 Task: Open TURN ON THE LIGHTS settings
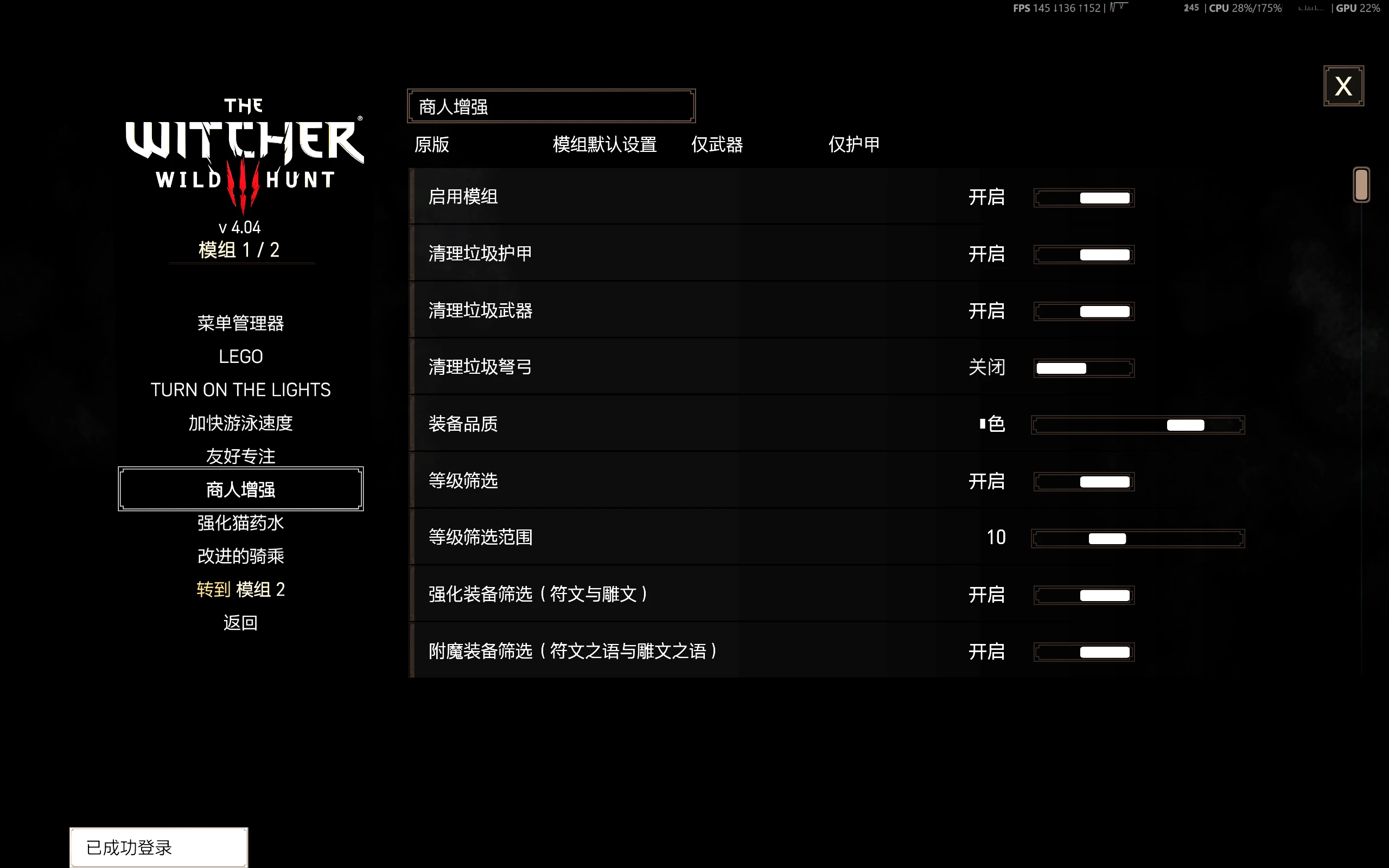coord(240,389)
